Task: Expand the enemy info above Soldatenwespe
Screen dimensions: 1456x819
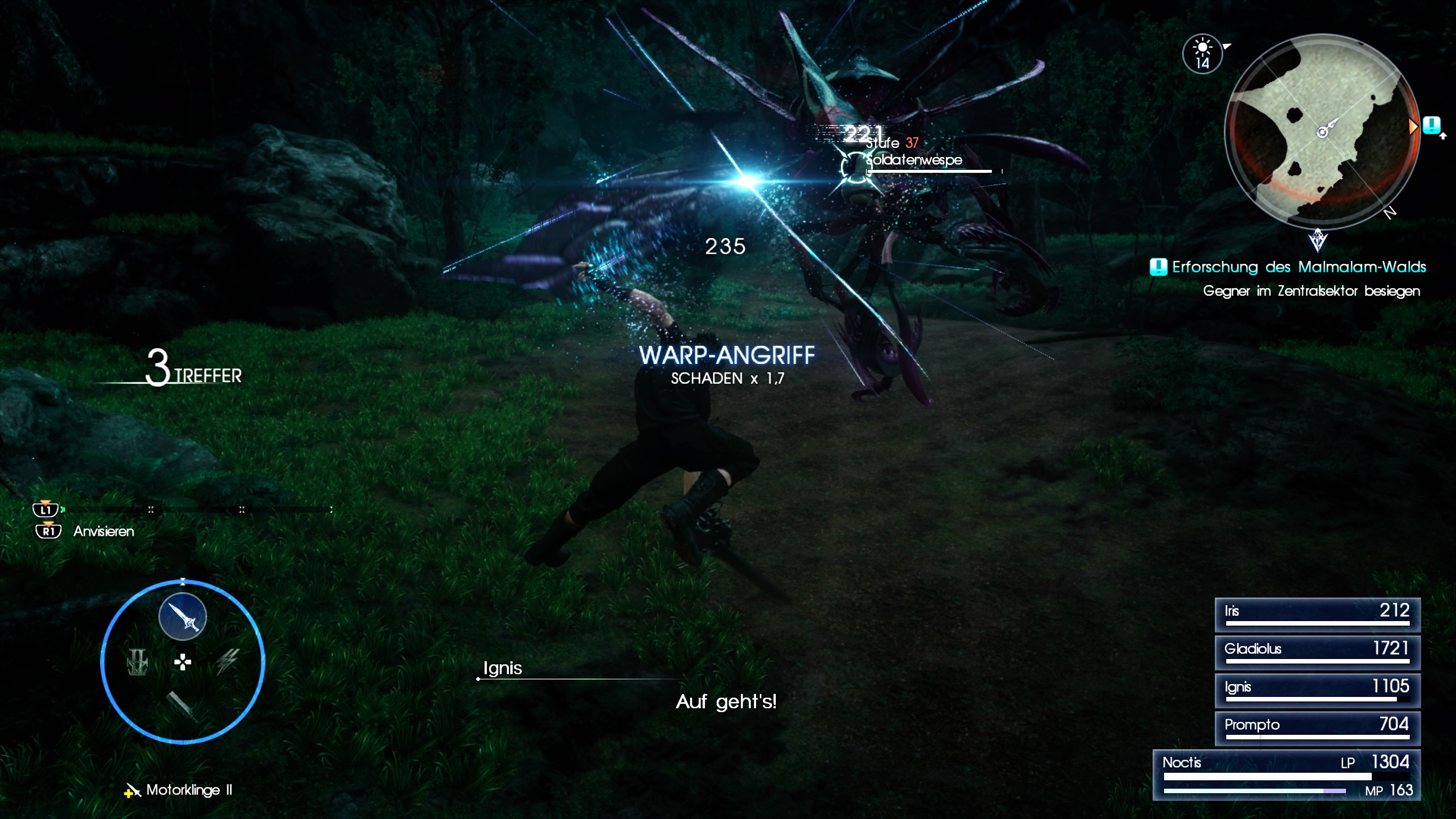Action: point(893,143)
